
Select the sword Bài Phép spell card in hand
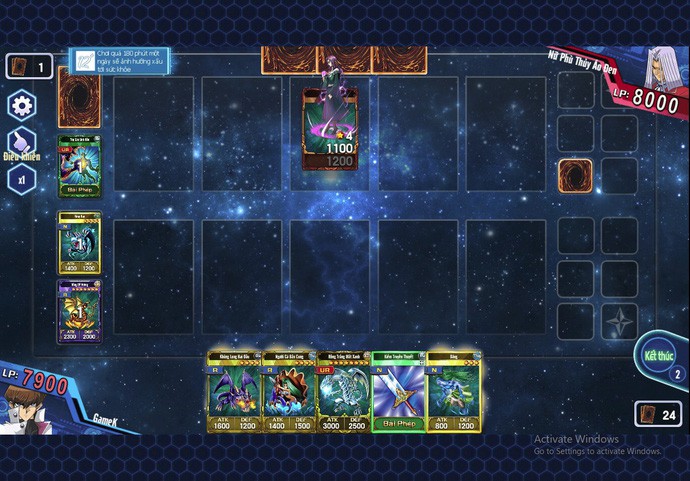coord(398,392)
